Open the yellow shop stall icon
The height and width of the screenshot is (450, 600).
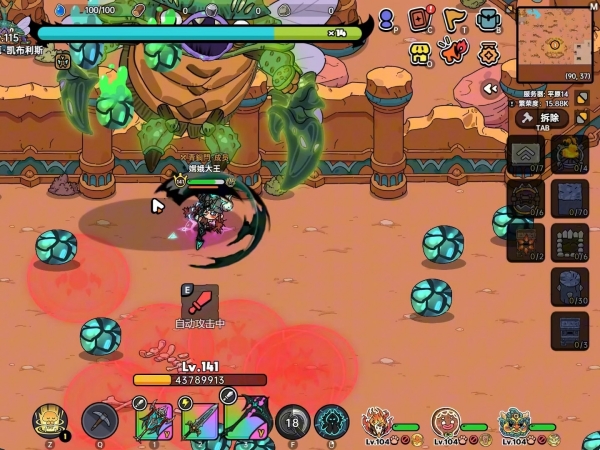[421, 54]
